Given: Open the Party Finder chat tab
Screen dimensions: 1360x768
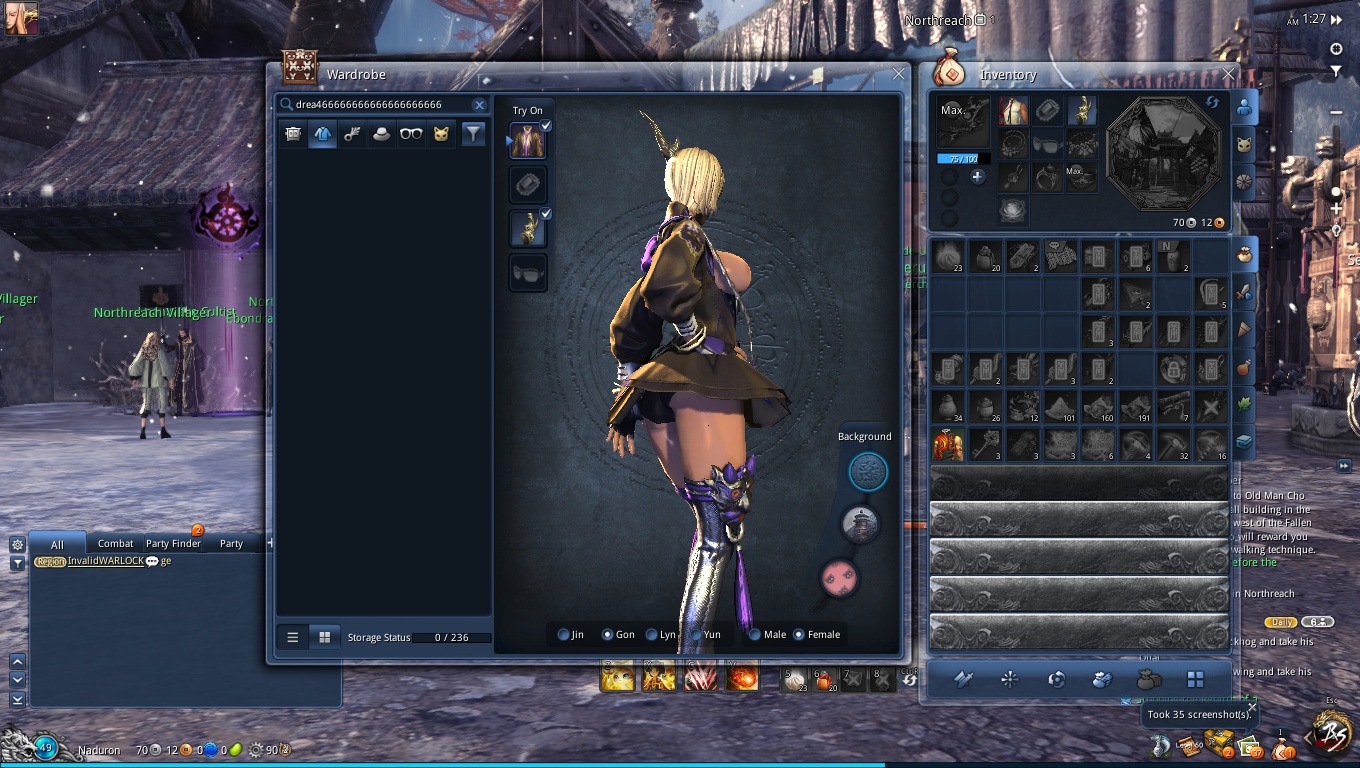Looking at the screenshot, I should [x=173, y=544].
